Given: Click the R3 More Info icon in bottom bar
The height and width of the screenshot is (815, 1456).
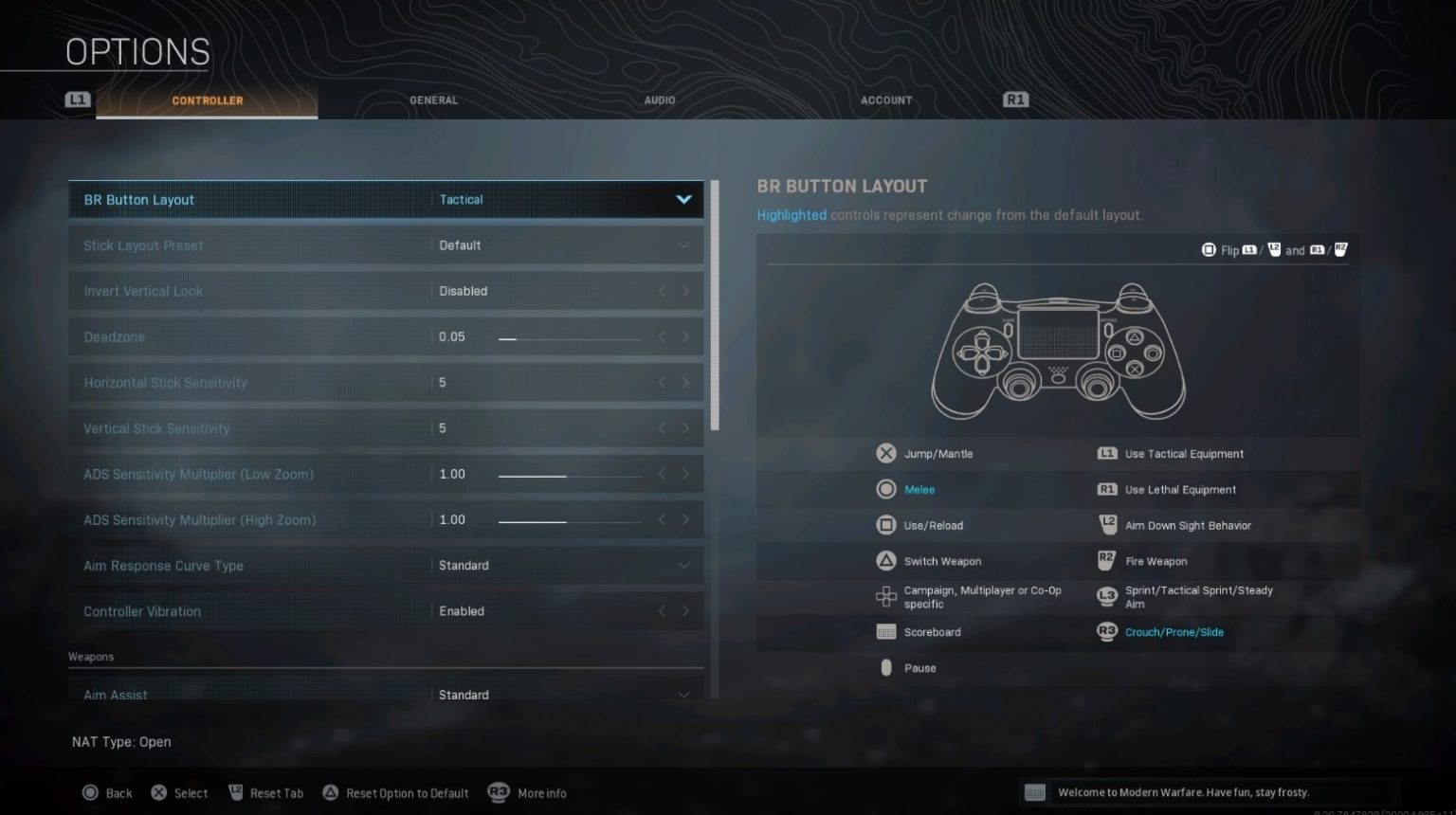Looking at the screenshot, I should pos(500,792).
